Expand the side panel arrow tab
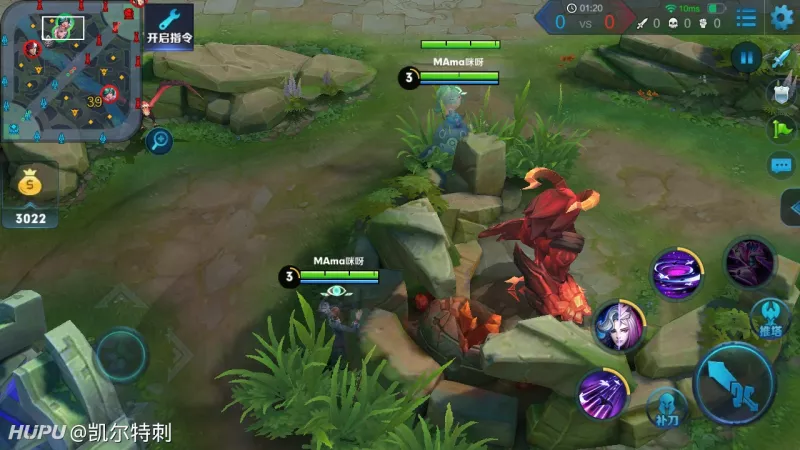Screen dimensions: 800x450 [790, 208]
